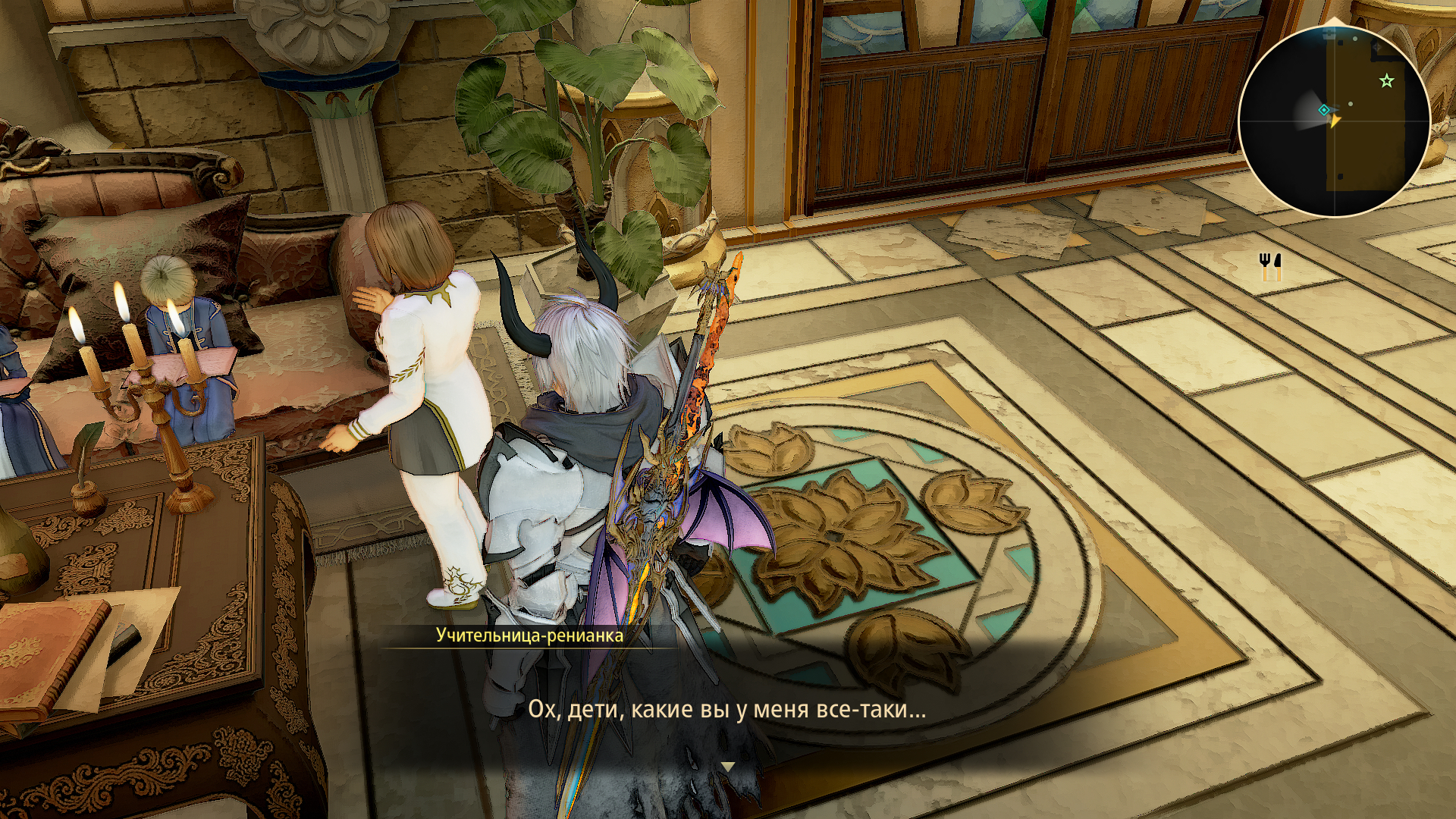Image resolution: width=1456 pixels, height=819 pixels.
Task: Open the circular minimap
Action: 1334,121
